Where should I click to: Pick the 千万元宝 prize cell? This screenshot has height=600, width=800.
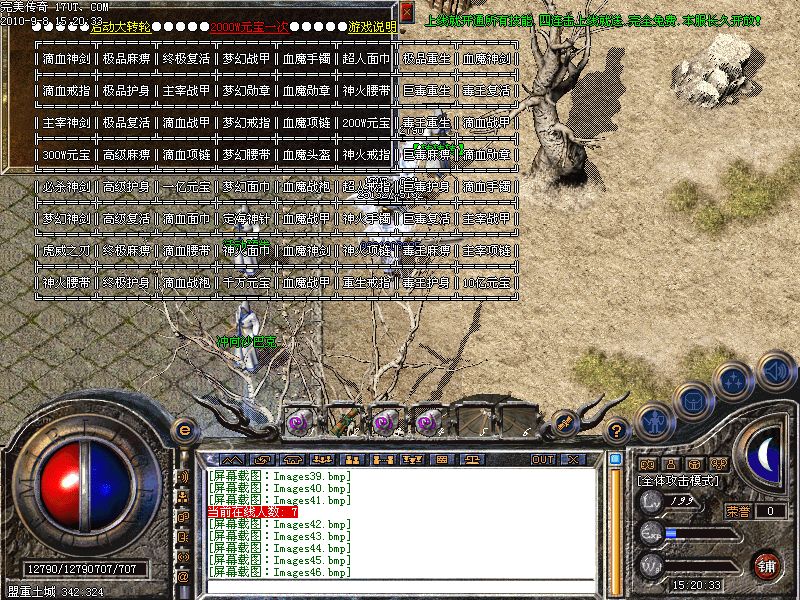click(x=247, y=283)
